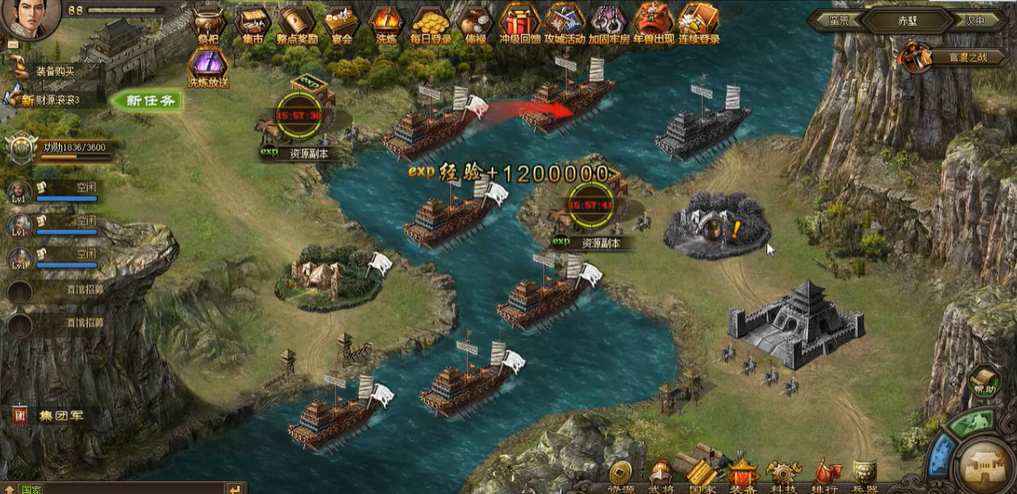Viewport: 1017px width, 494px height.
Task: Open the 国家 nation scroll menu
Action: click(x=701, y=473)
